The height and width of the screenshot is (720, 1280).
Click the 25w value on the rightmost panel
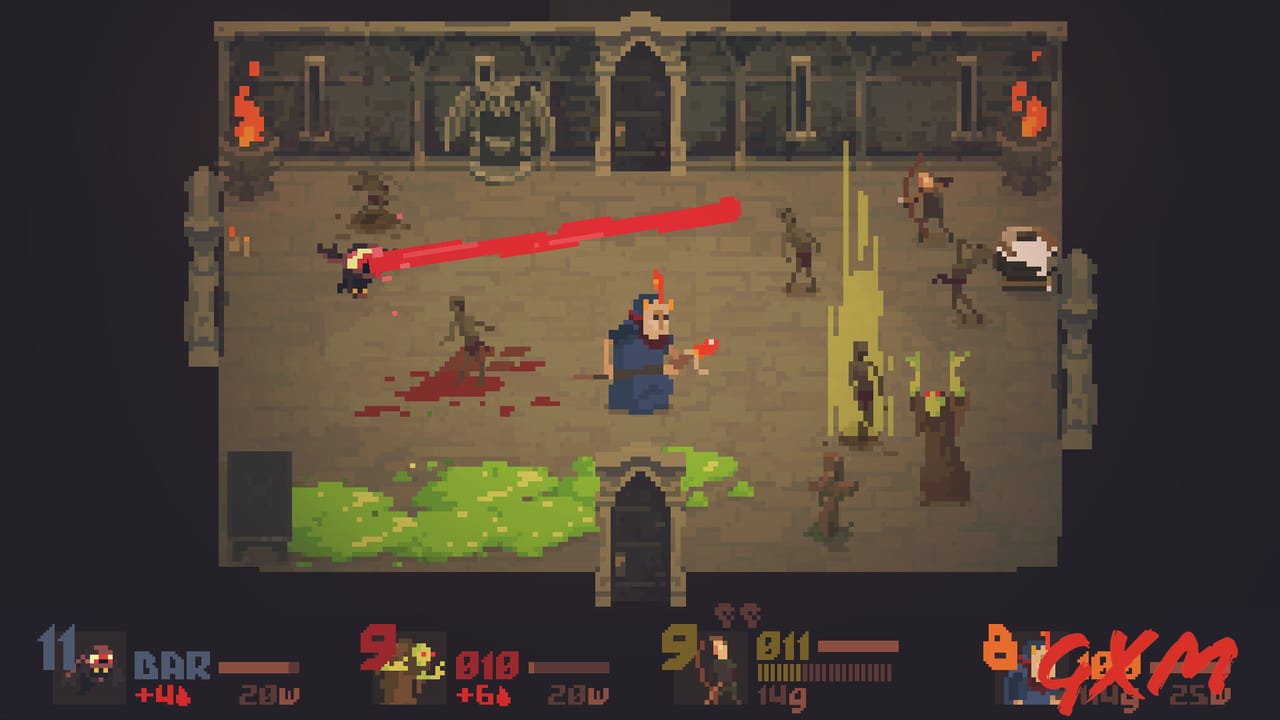tap(1198, 695)
